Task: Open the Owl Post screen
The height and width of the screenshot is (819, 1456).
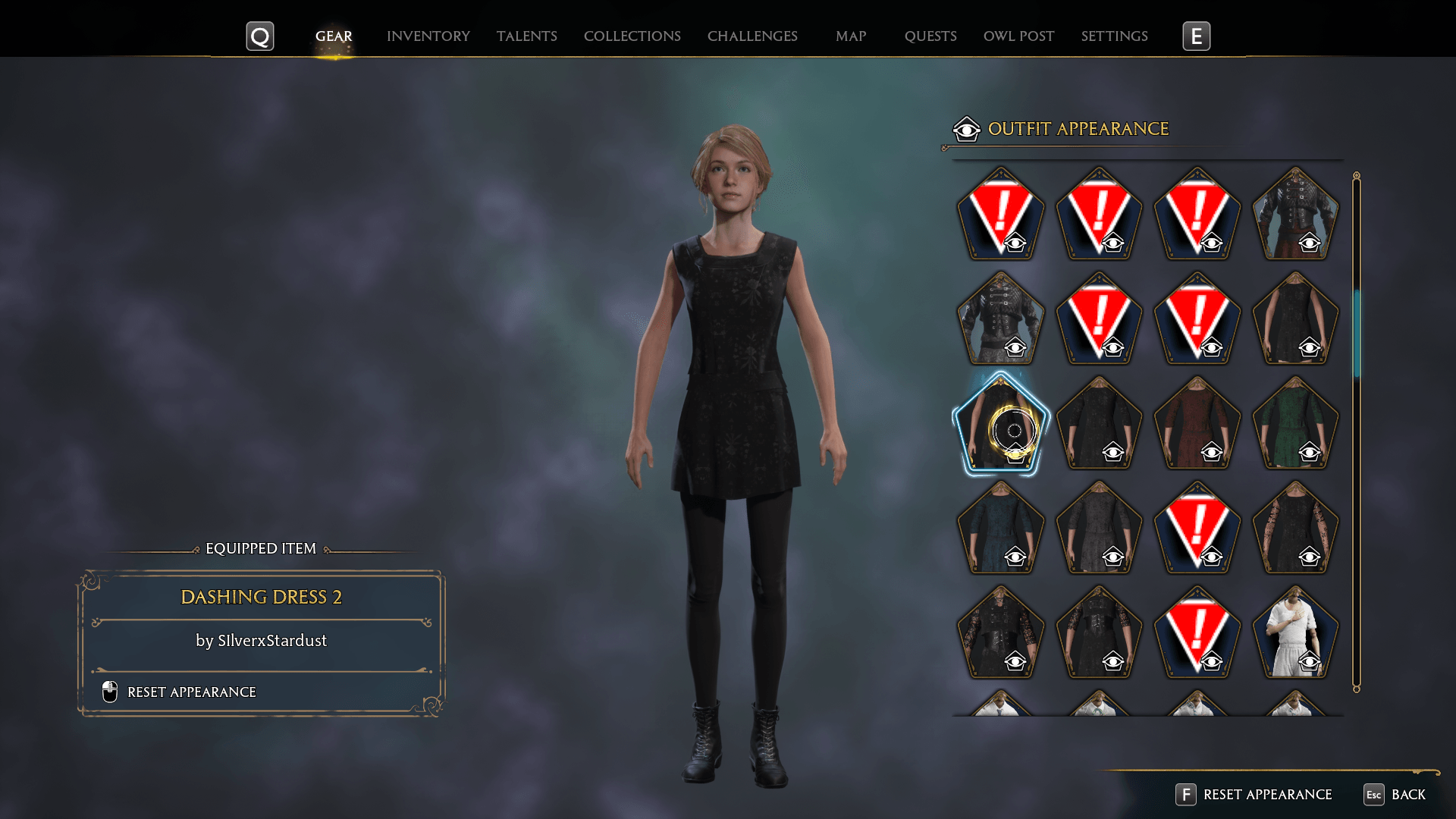Action: (1018, 36)
